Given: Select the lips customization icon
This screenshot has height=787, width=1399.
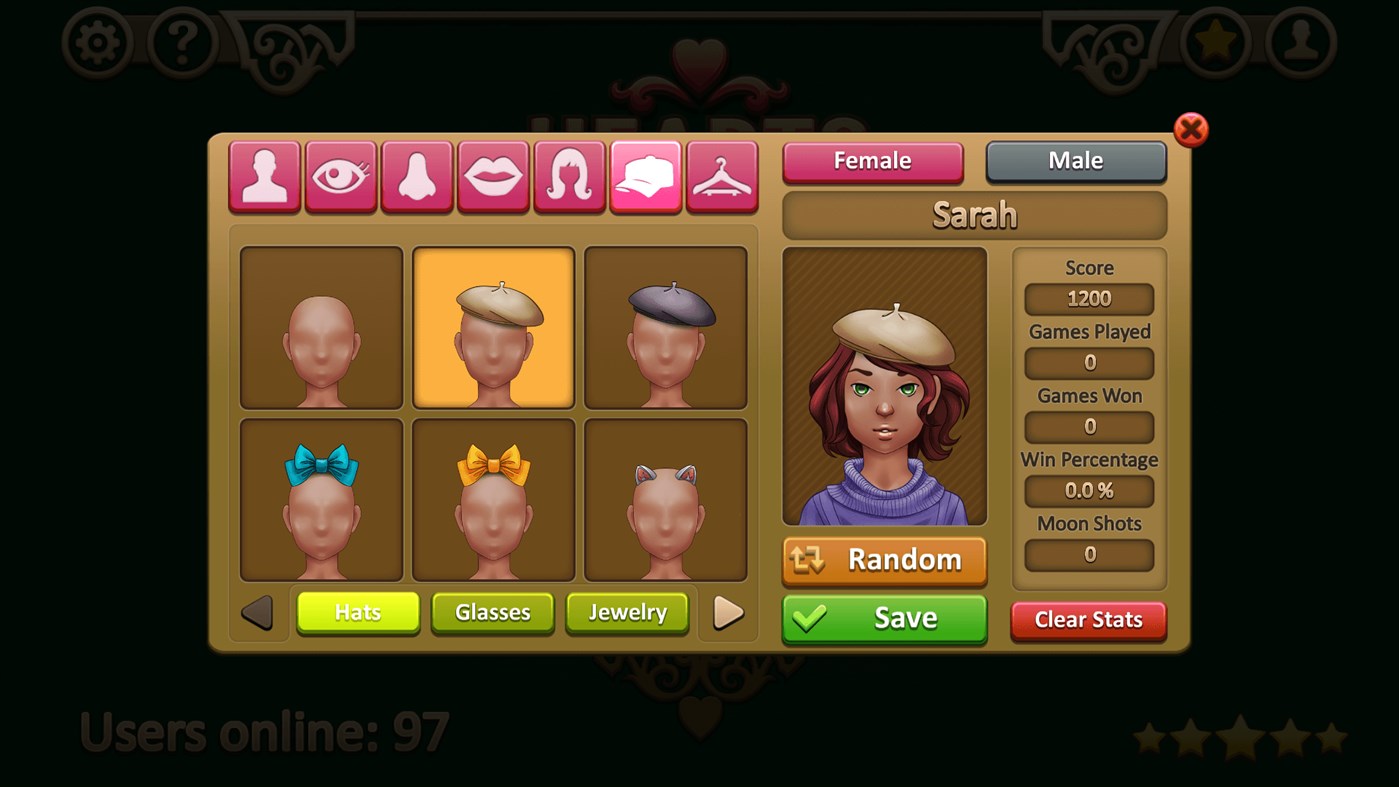Looking at the screenshot, I should point(492,176).
